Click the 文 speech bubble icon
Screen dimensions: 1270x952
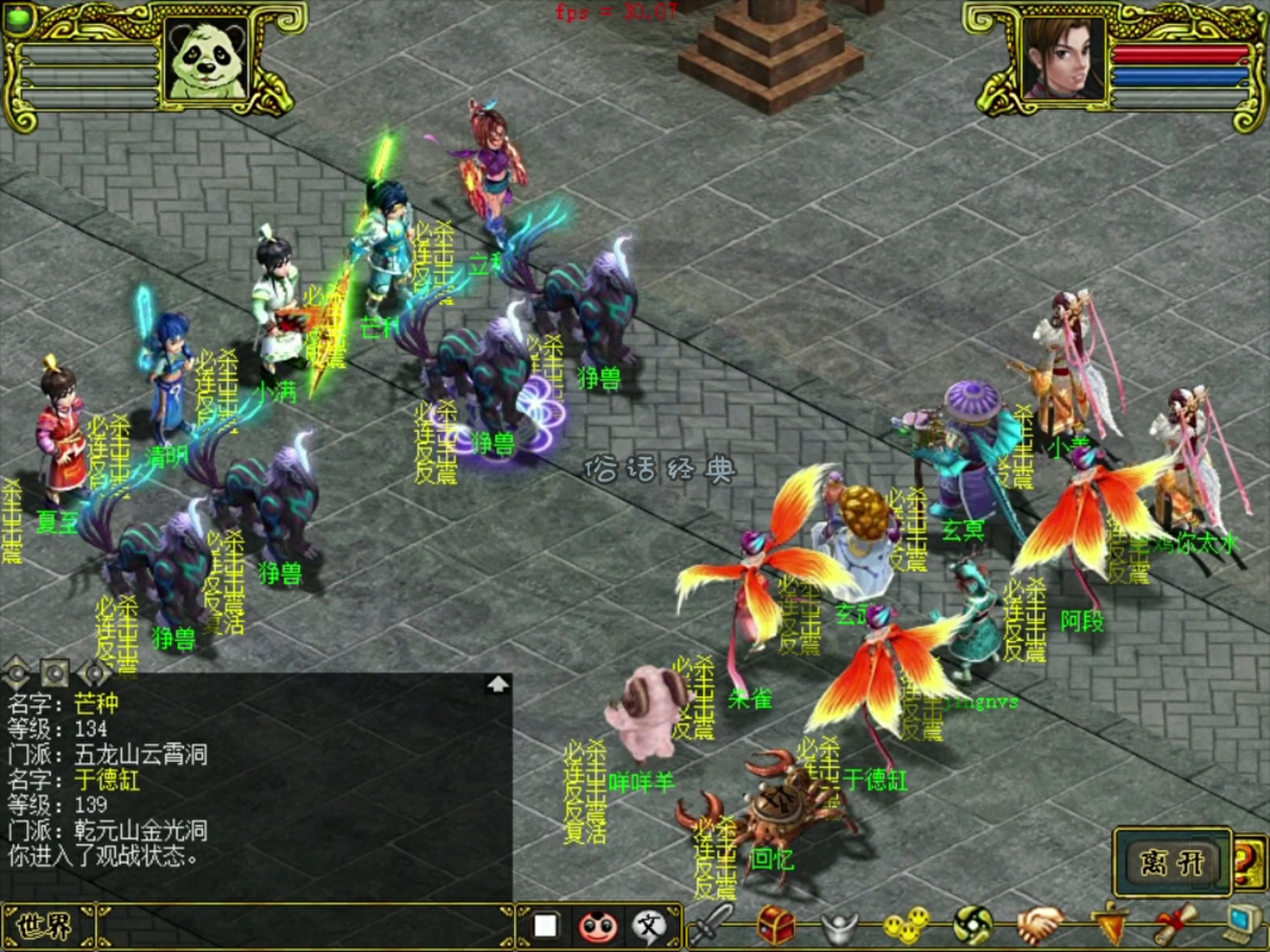(x=649, y=926)
